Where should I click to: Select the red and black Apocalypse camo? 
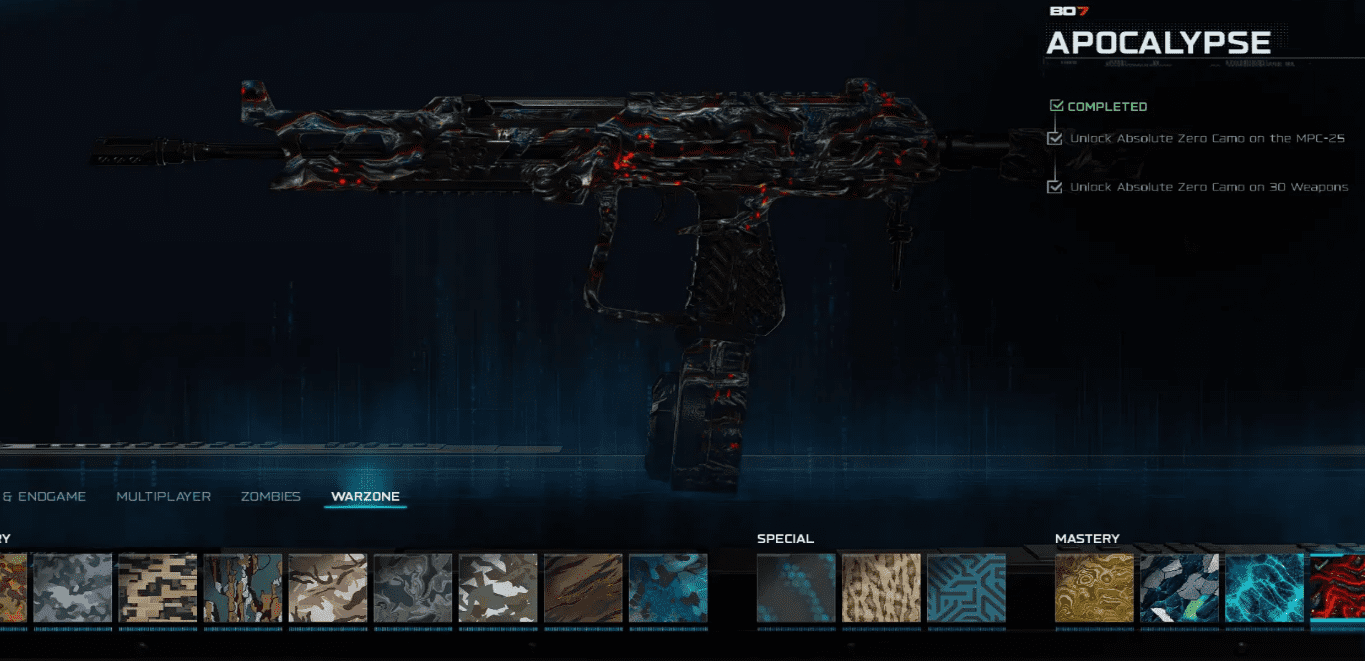(x=1338, y=588)
